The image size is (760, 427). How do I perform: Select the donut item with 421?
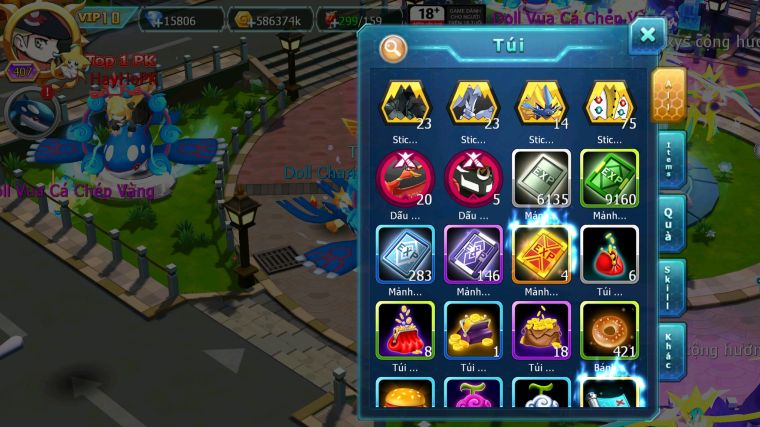(609, 330)
